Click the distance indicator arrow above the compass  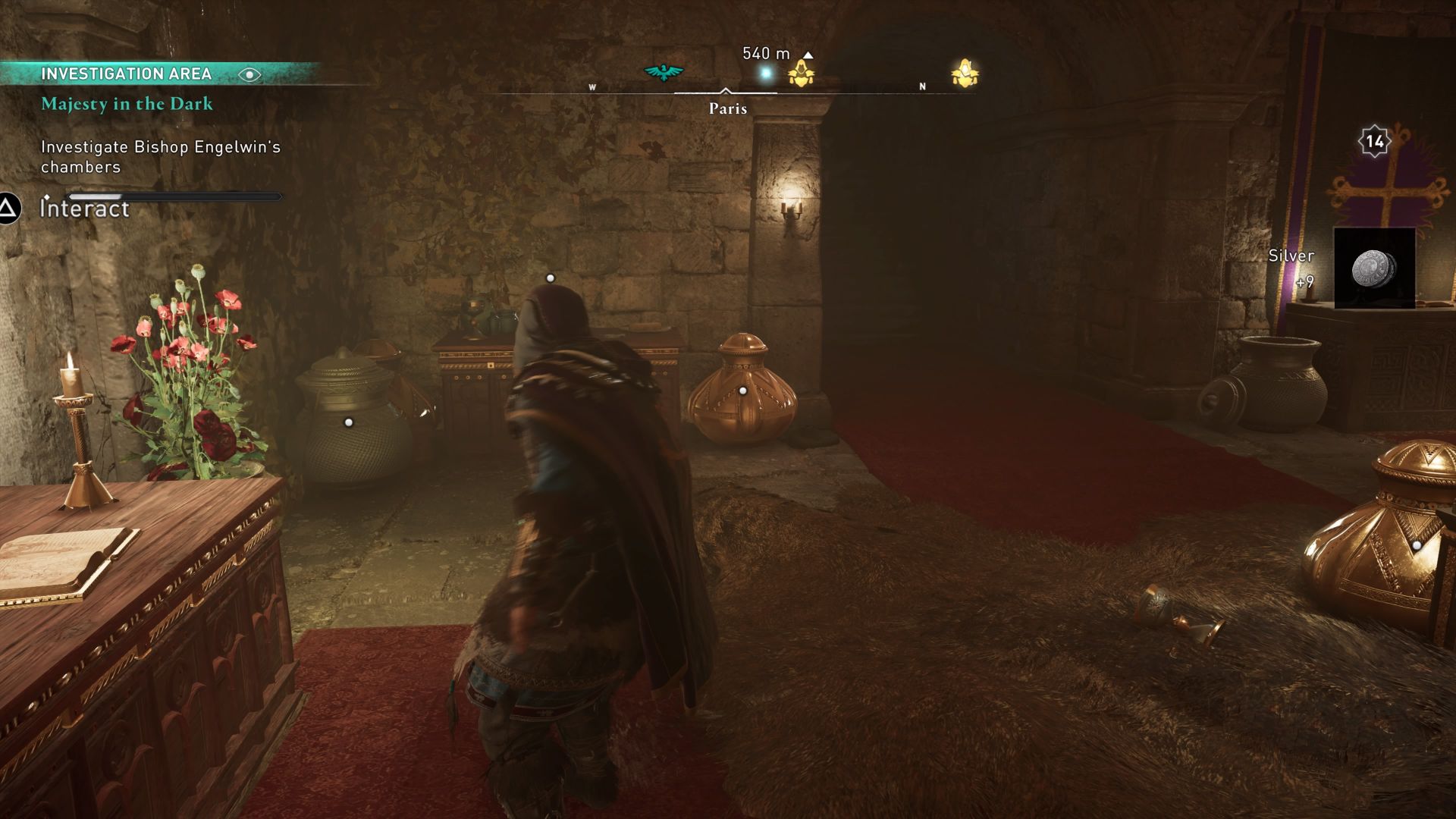pyautogui.click(x=808, y=55)
